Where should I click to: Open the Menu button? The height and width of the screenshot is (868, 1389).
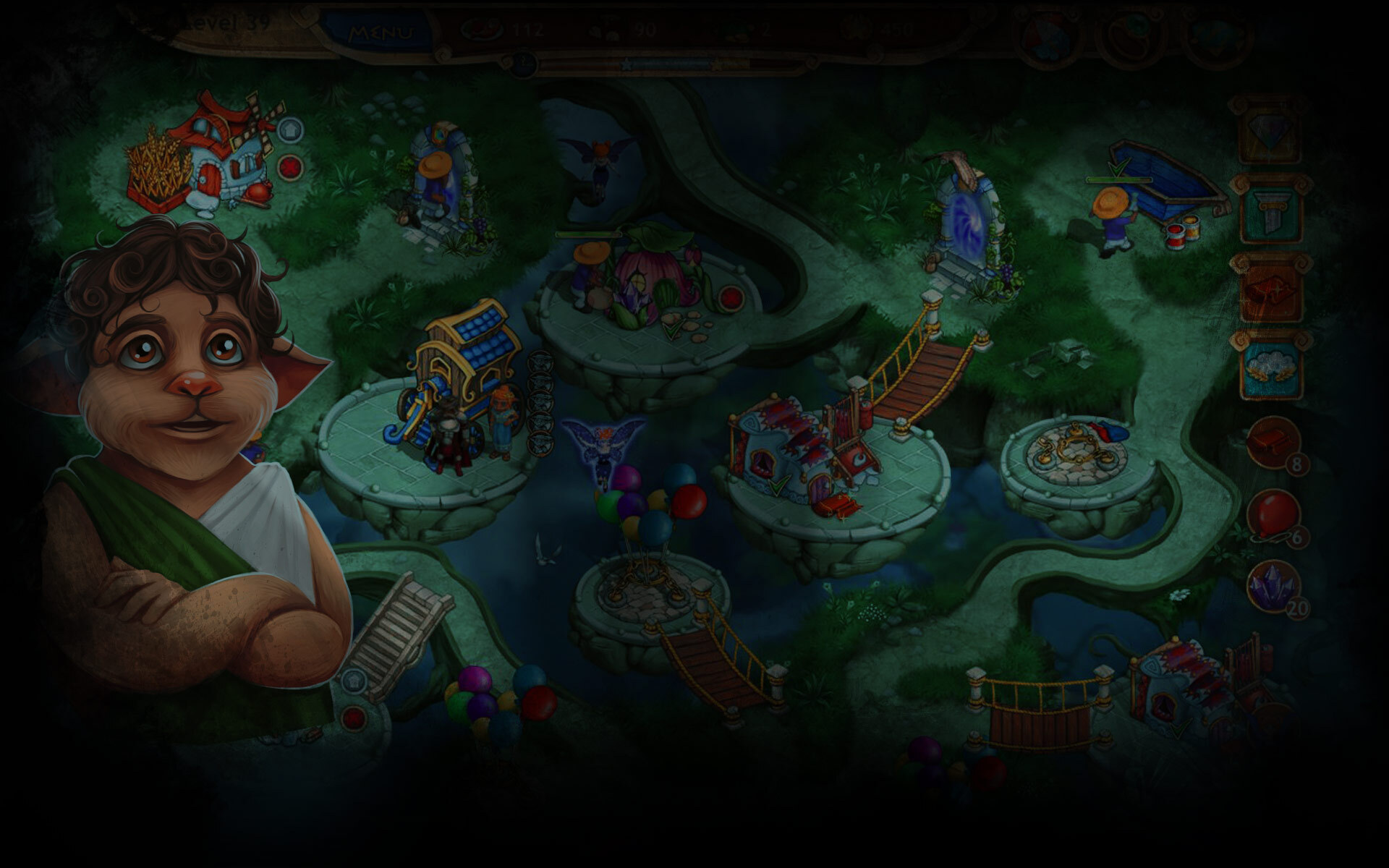(x=381, y=33)
